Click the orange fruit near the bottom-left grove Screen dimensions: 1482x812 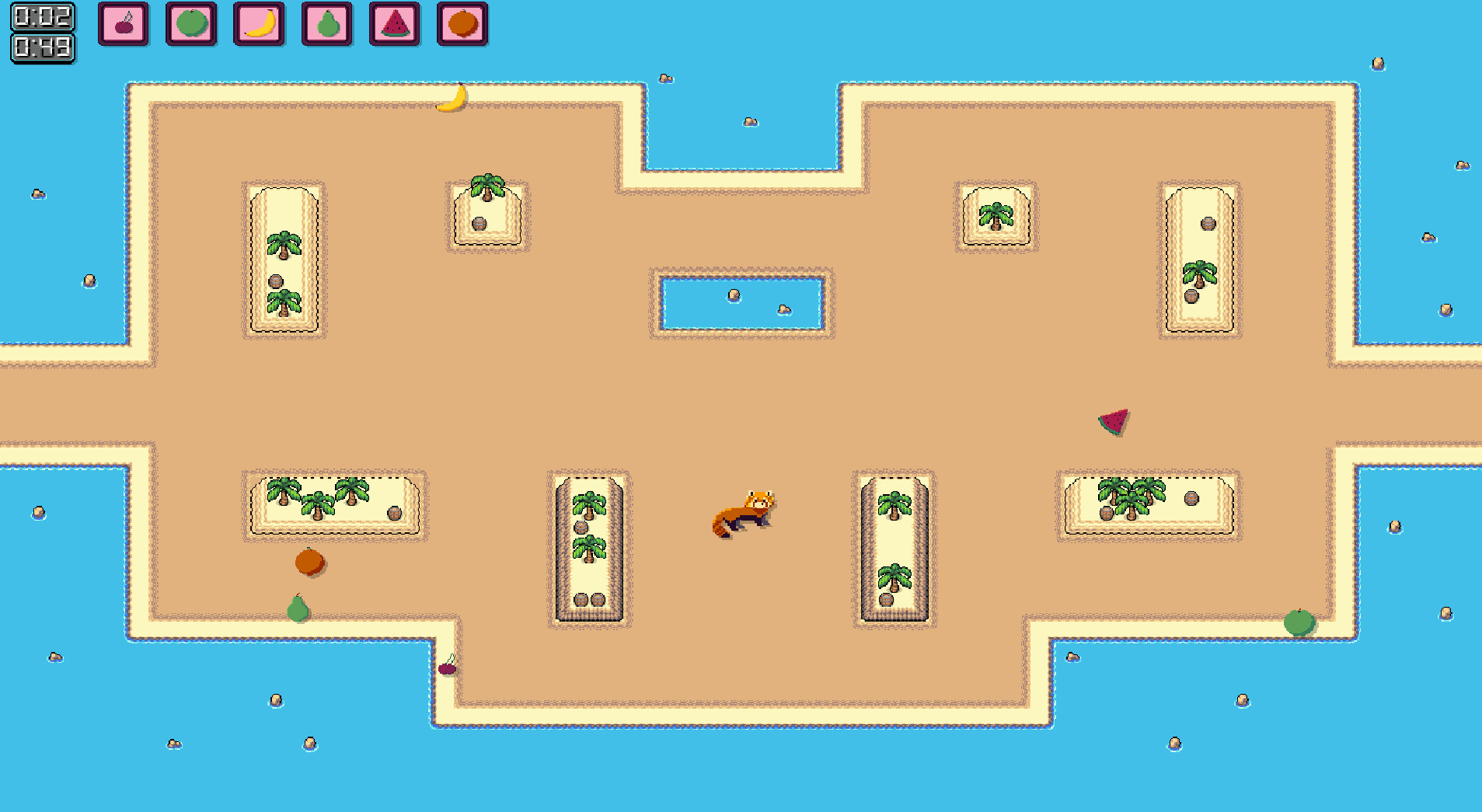tap(309, 561)
